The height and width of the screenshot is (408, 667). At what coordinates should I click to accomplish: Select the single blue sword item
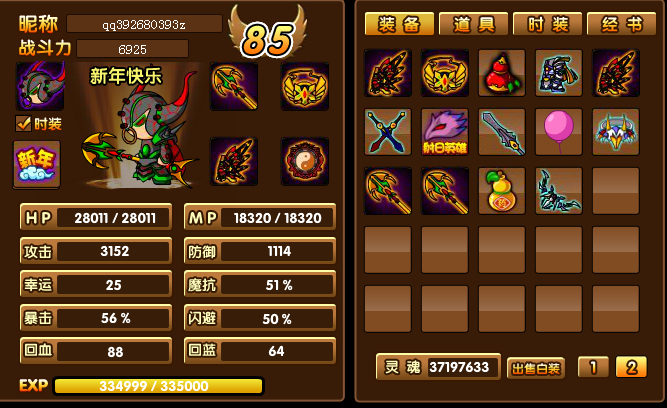point(502,132)
